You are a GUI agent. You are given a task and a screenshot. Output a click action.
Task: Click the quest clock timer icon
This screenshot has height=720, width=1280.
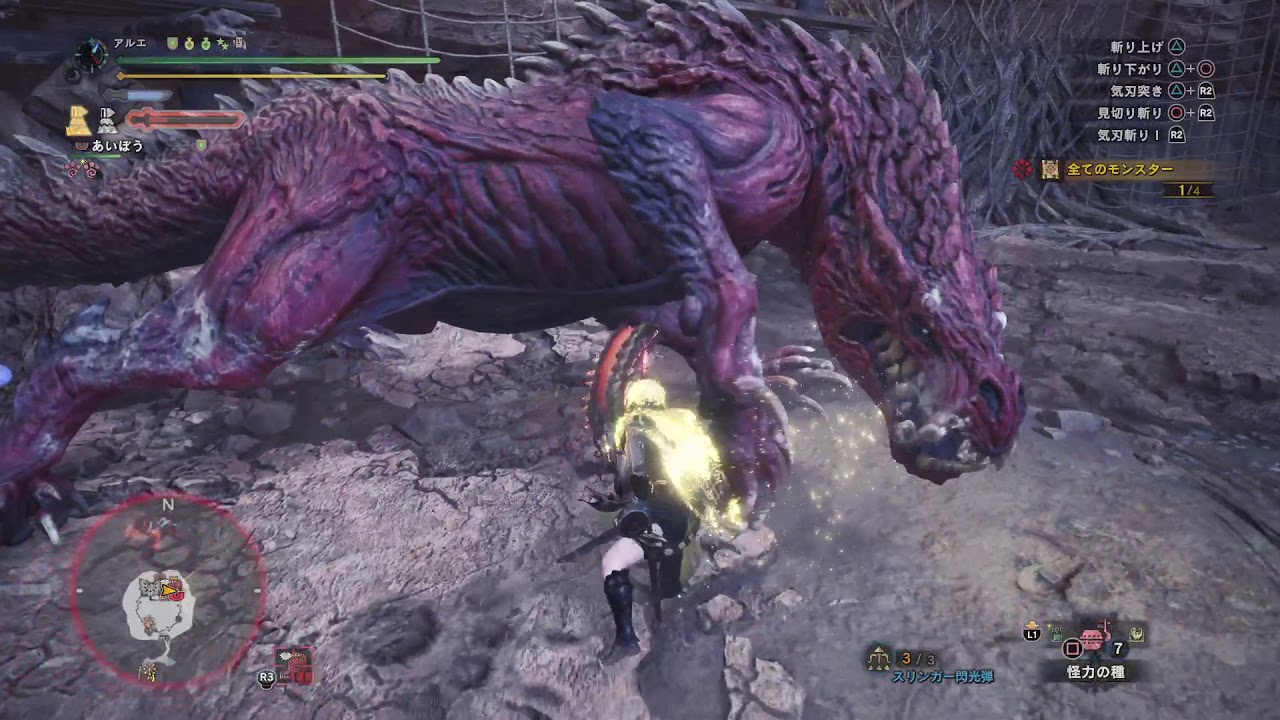tap(91, 51)
